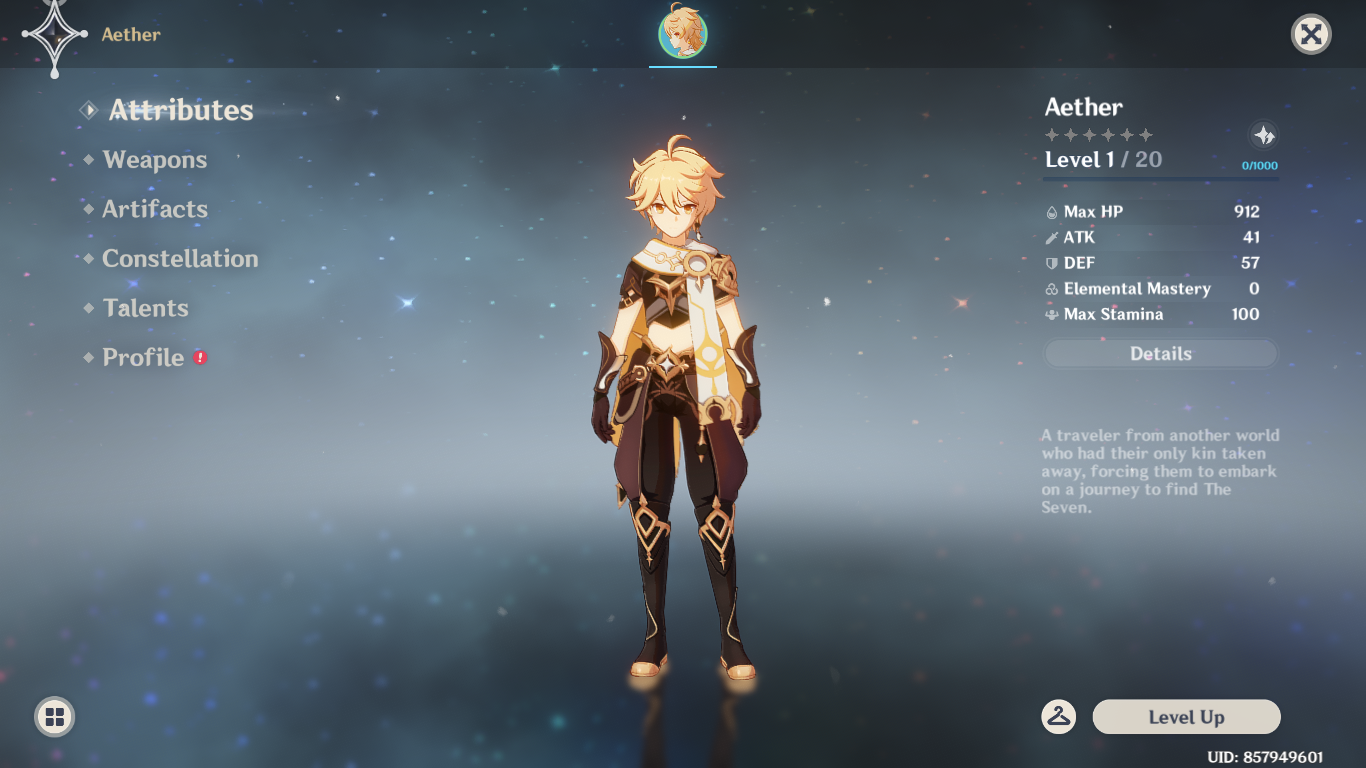Click the Max HP droplet icon
This screenshot has width=1366, height=768.
pyautogui.click(x=1052, y=211)
